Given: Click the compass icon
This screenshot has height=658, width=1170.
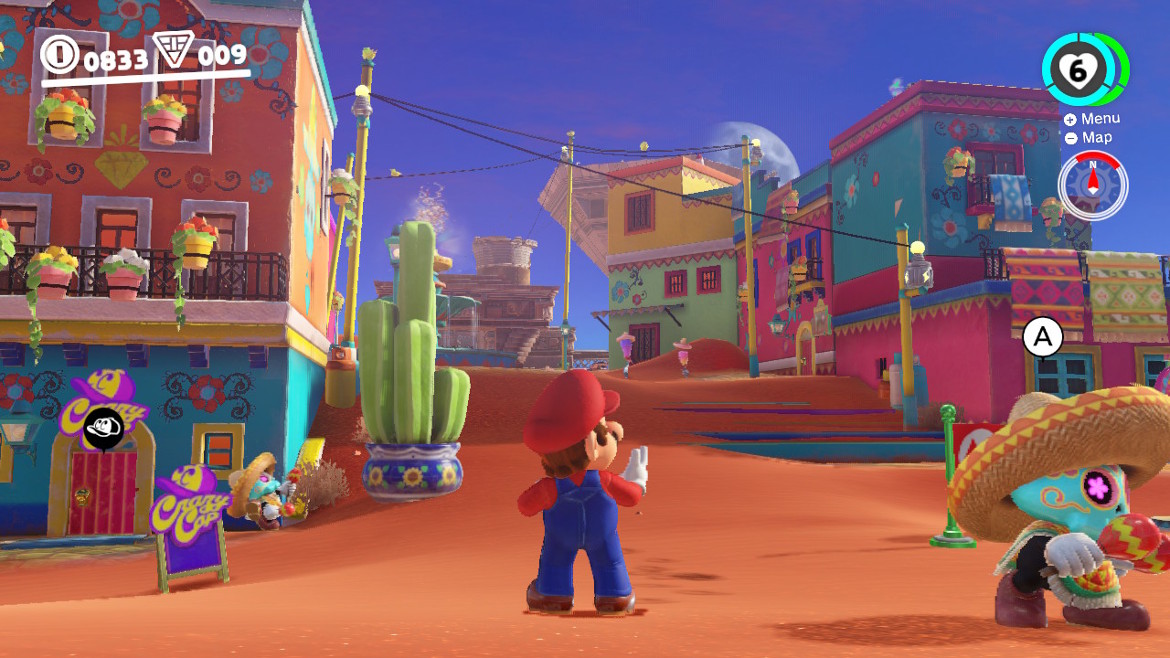Looking at the screenshot, I should [x=1093, y=184].
